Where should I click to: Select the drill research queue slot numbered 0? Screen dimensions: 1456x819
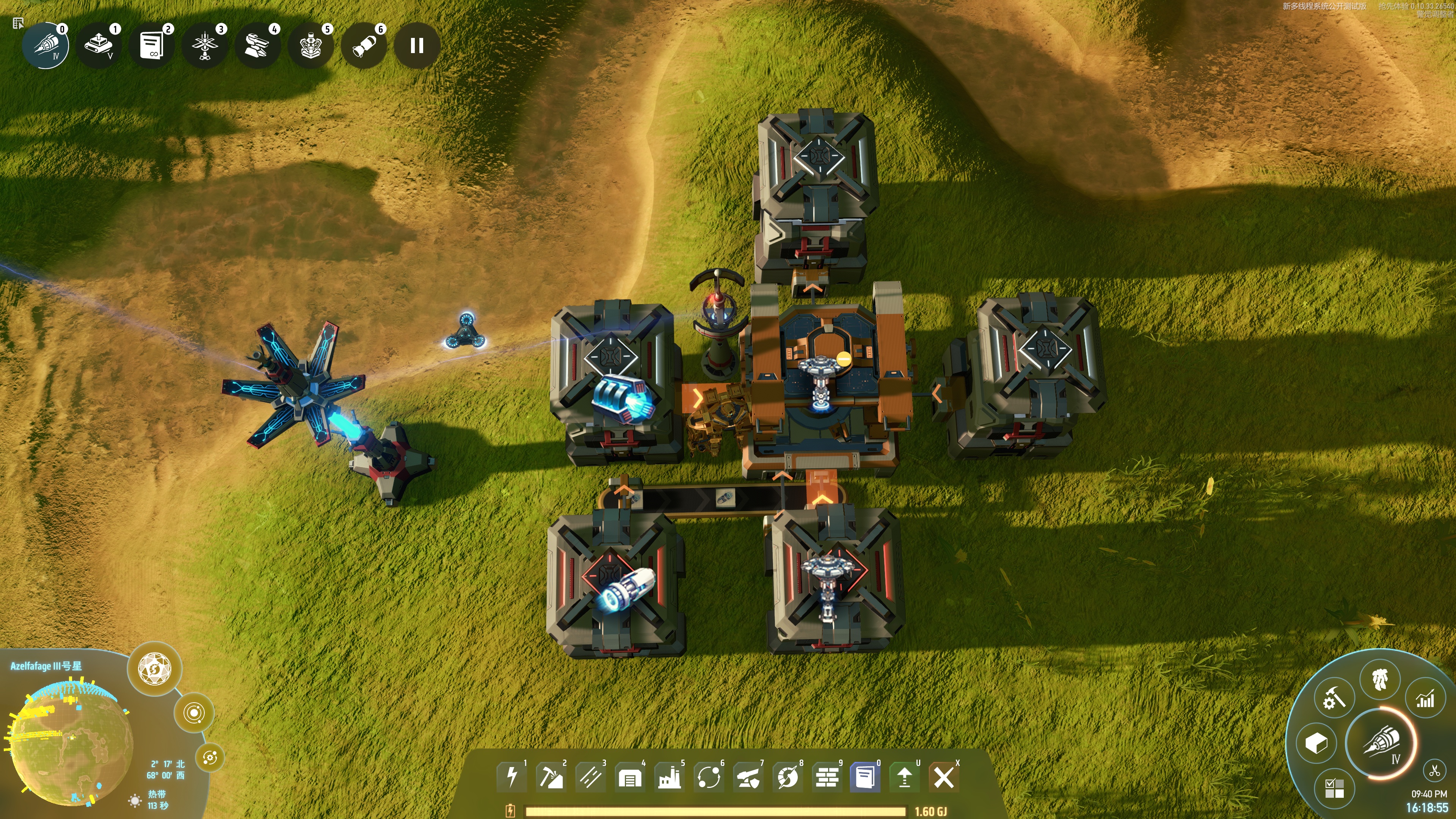pyautogui.click(x=46, y=46)
